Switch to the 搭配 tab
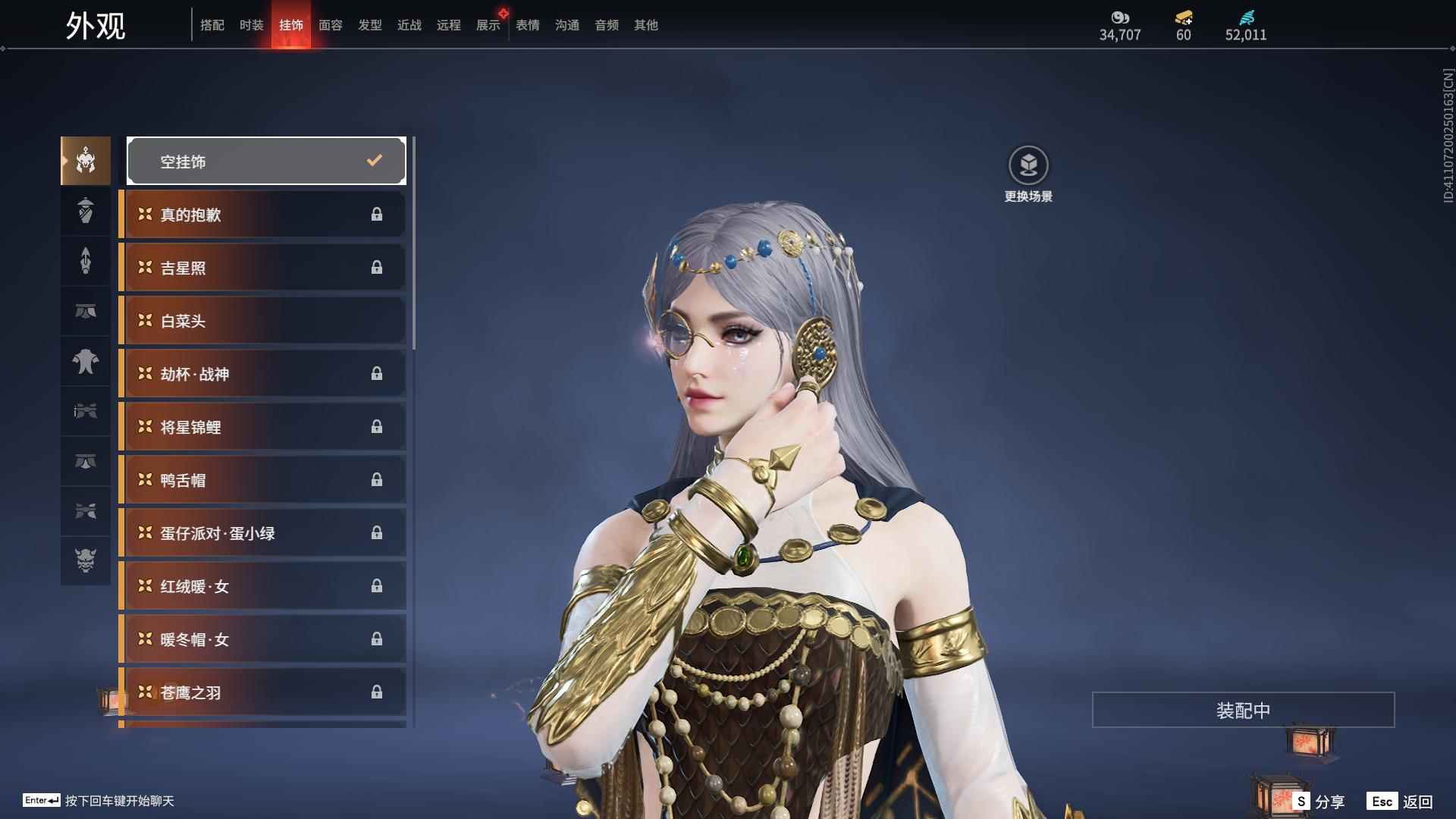The height and width of the screenshot is (819, 1456). pyautogui.click(x=212, y=25)
